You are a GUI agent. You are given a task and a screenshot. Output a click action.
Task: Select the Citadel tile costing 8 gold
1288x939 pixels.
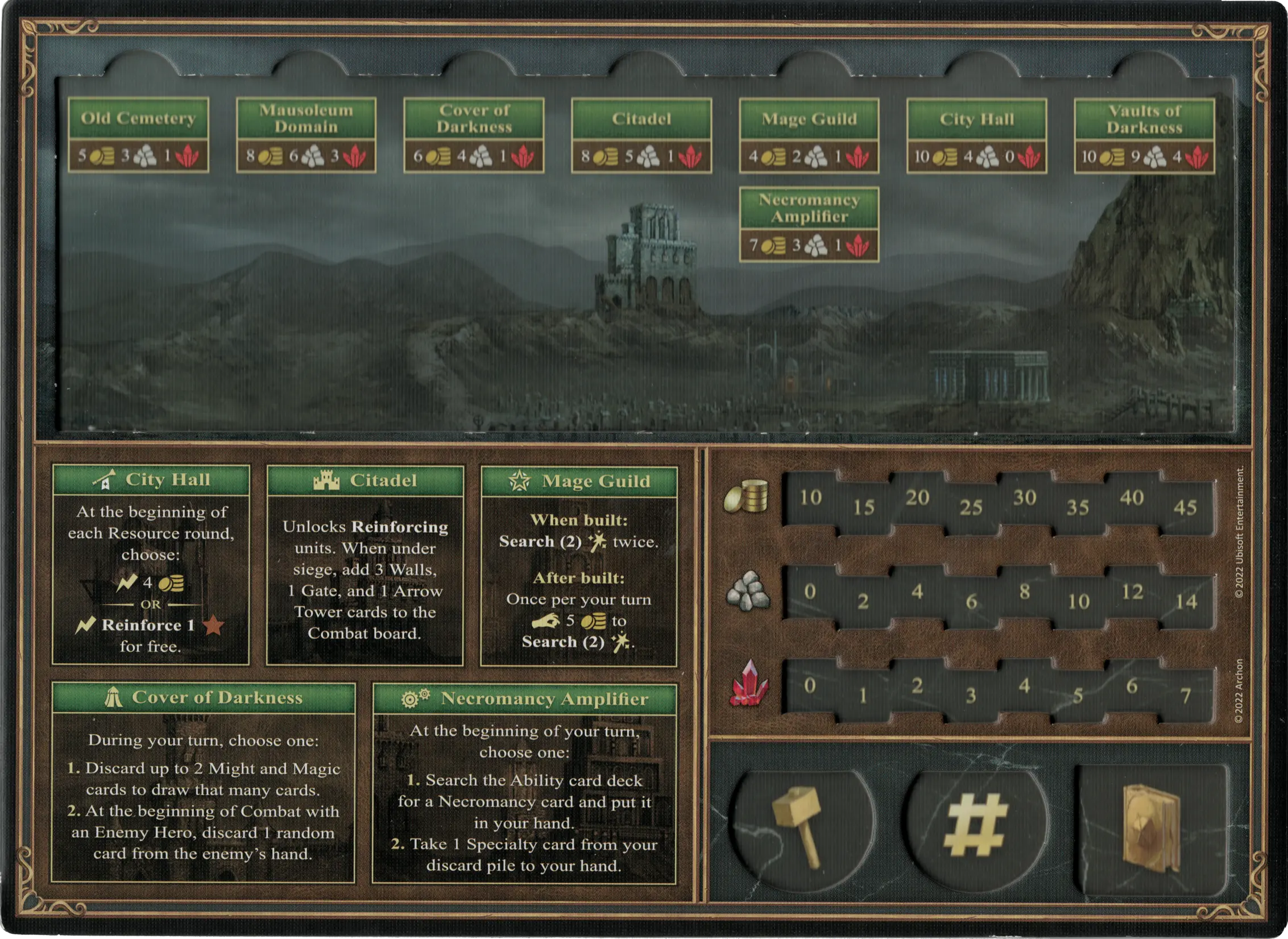[x=641, y=135]
